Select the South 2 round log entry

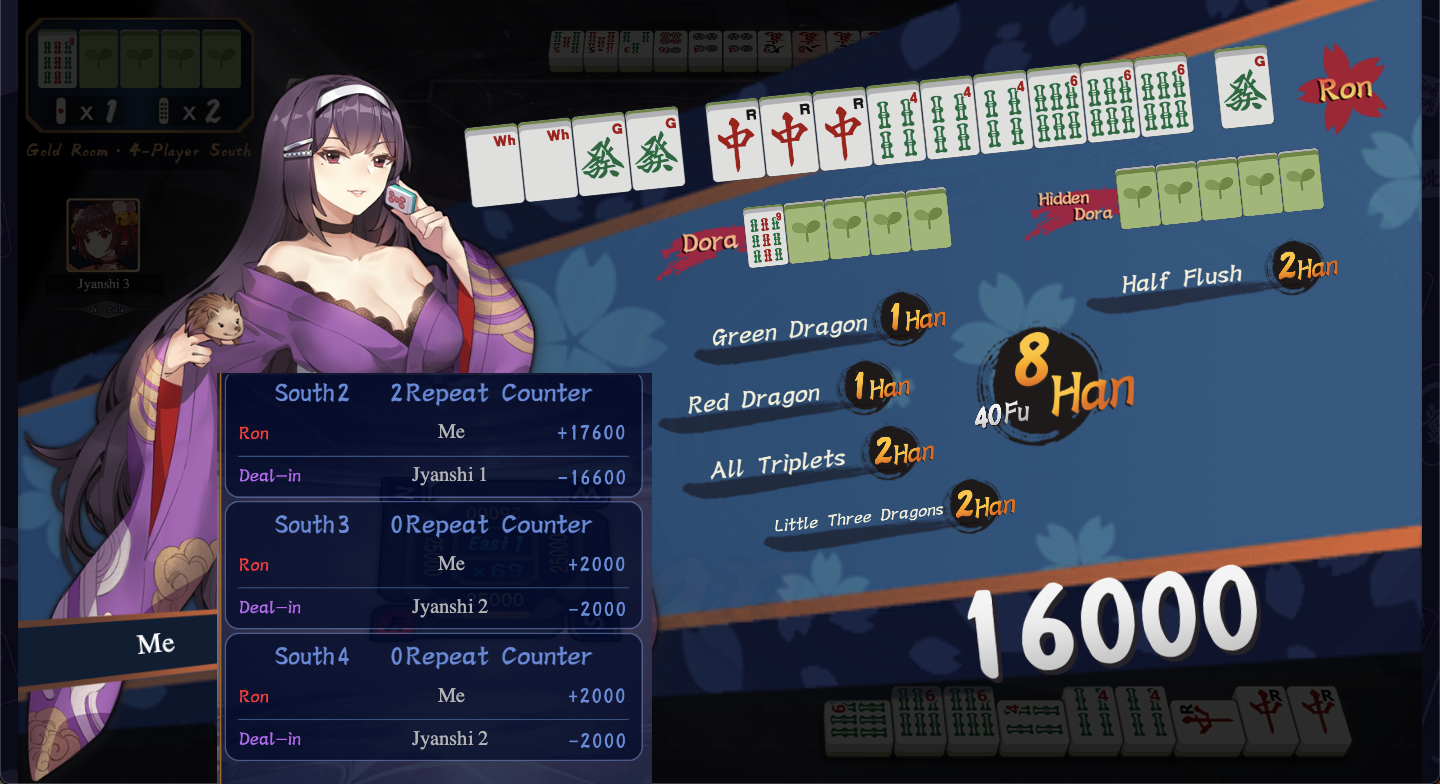pyautogui.click(x=433, y=435)
